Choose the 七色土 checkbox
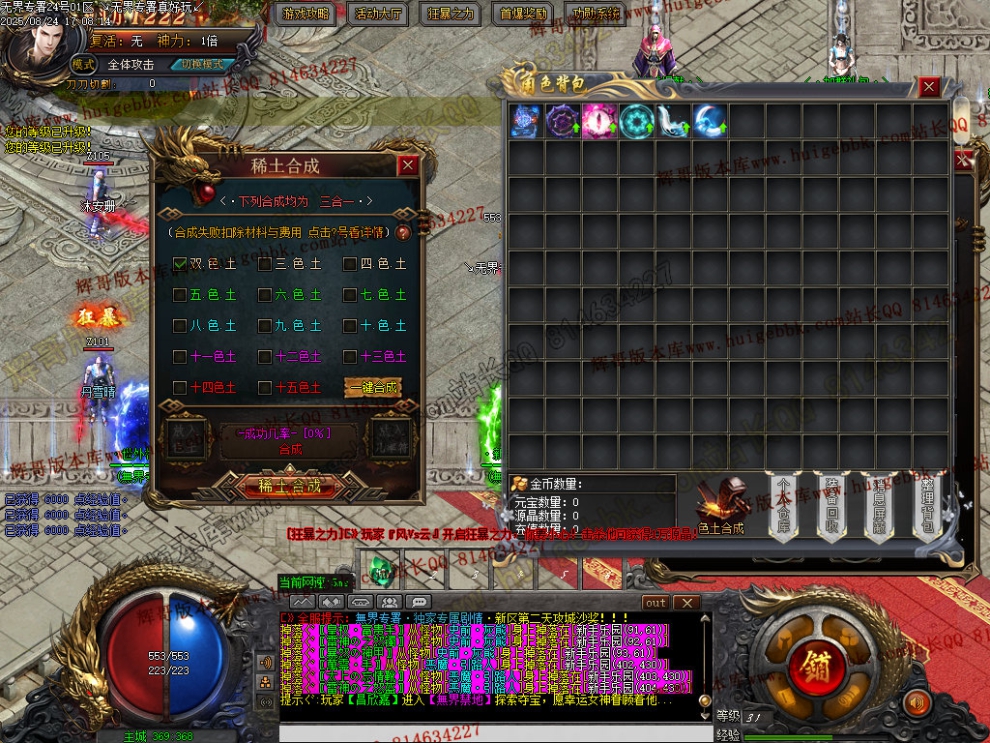This screenshot has height=743, width=990. pos(350,295)
